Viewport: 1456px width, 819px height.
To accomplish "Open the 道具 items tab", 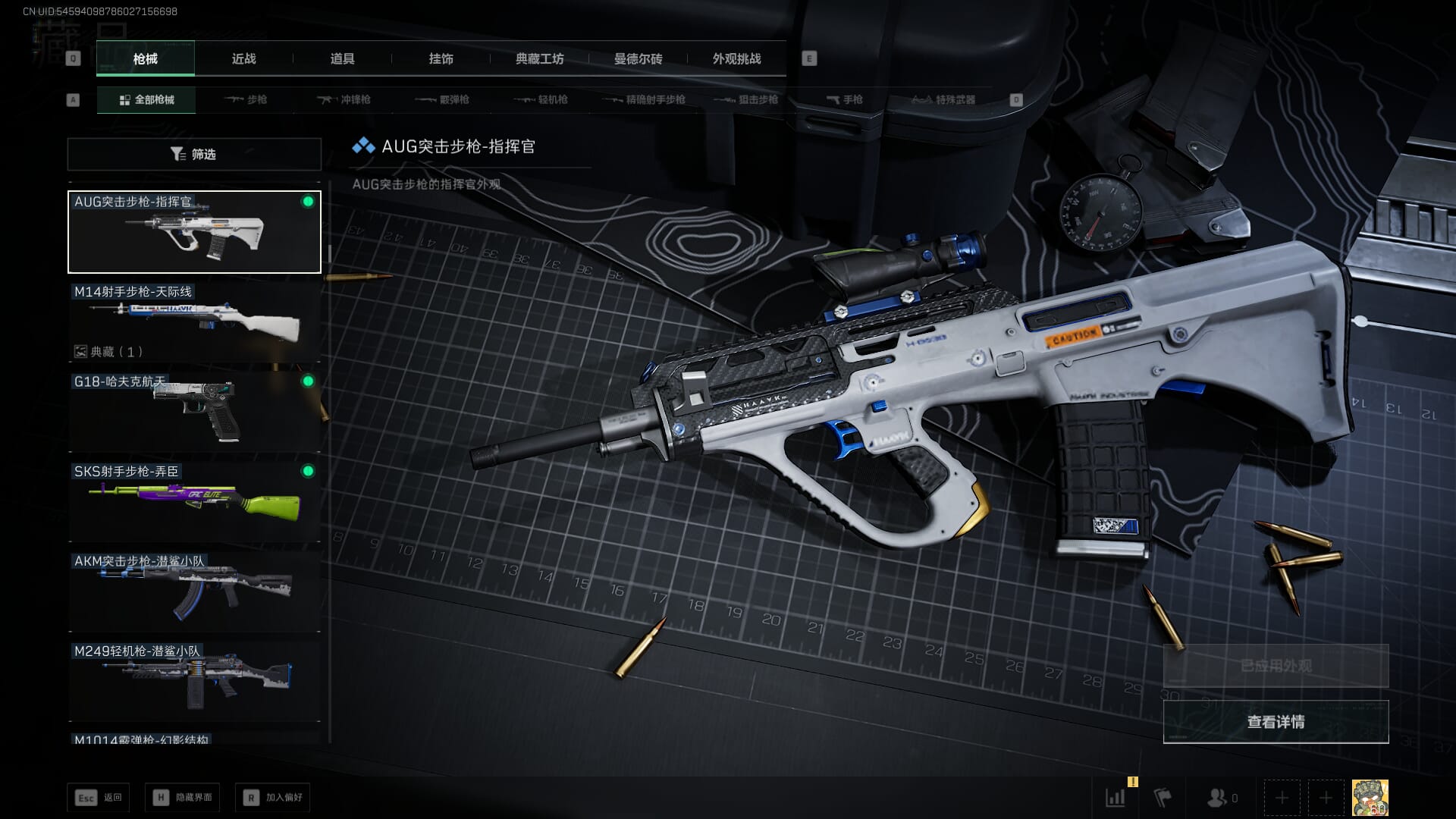I will [342, 58].
